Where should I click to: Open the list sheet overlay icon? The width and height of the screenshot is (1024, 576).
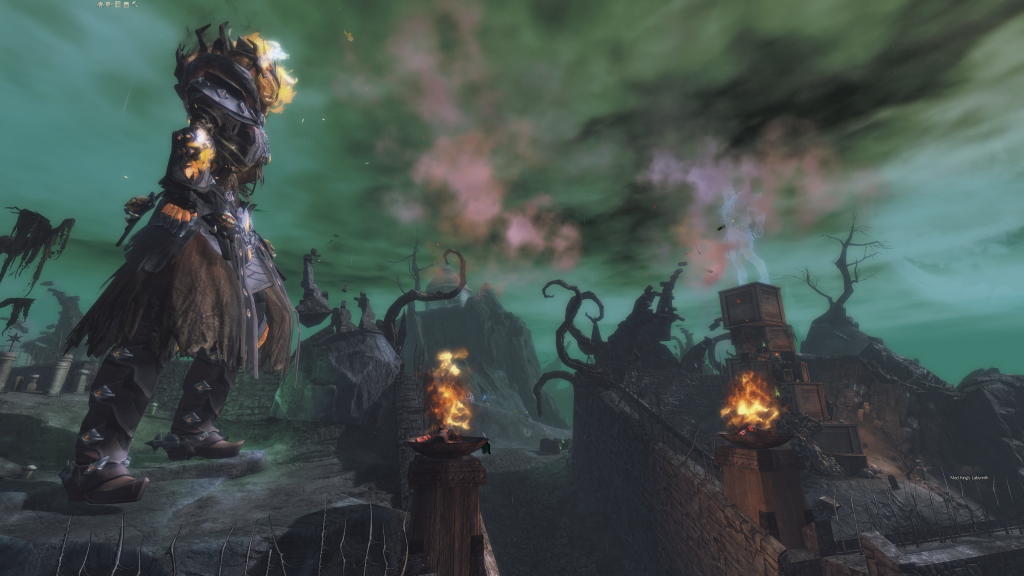[117, 4]
